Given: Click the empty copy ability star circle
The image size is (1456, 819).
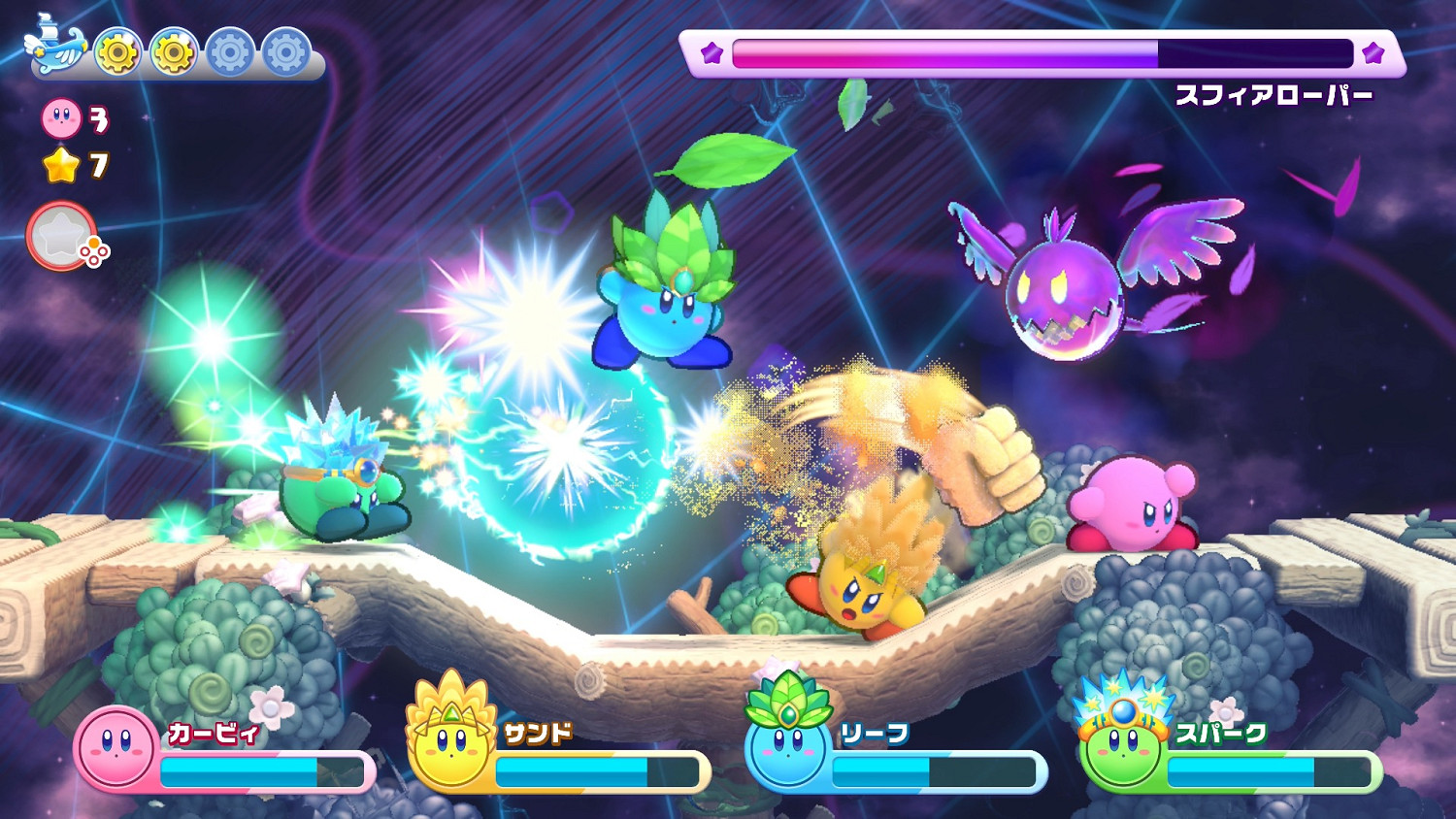Looking at the screenshot, I should pos(61,232).
